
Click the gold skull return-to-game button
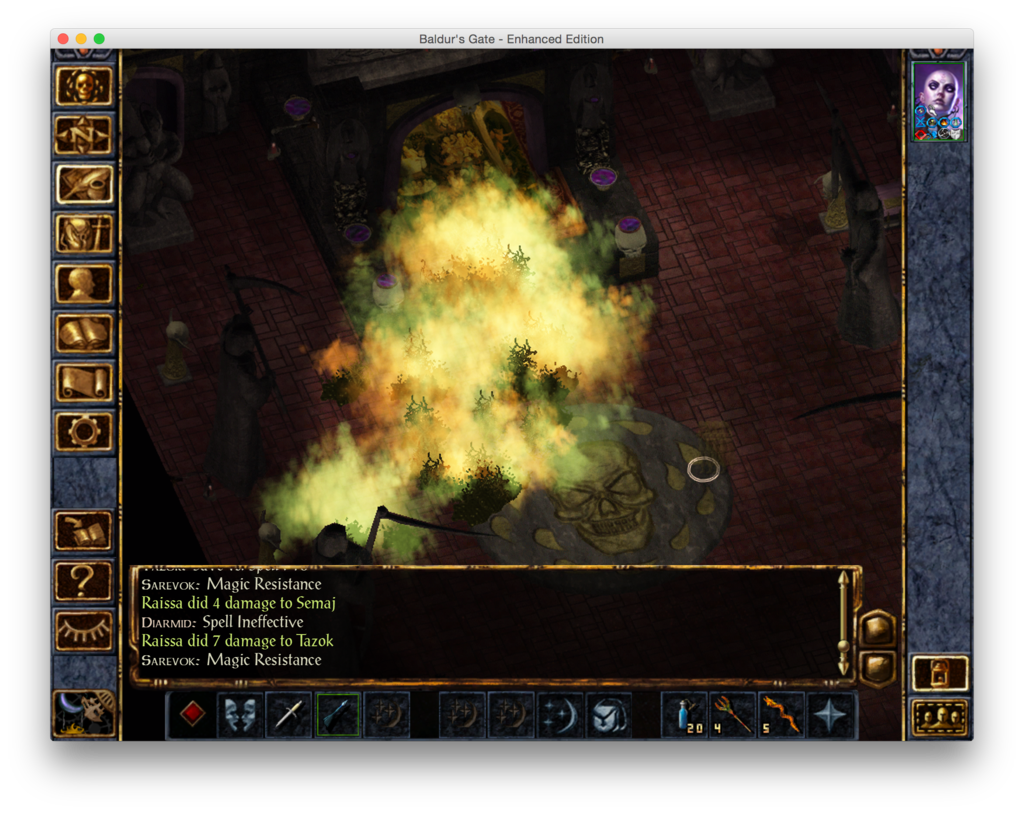[84, 86]
